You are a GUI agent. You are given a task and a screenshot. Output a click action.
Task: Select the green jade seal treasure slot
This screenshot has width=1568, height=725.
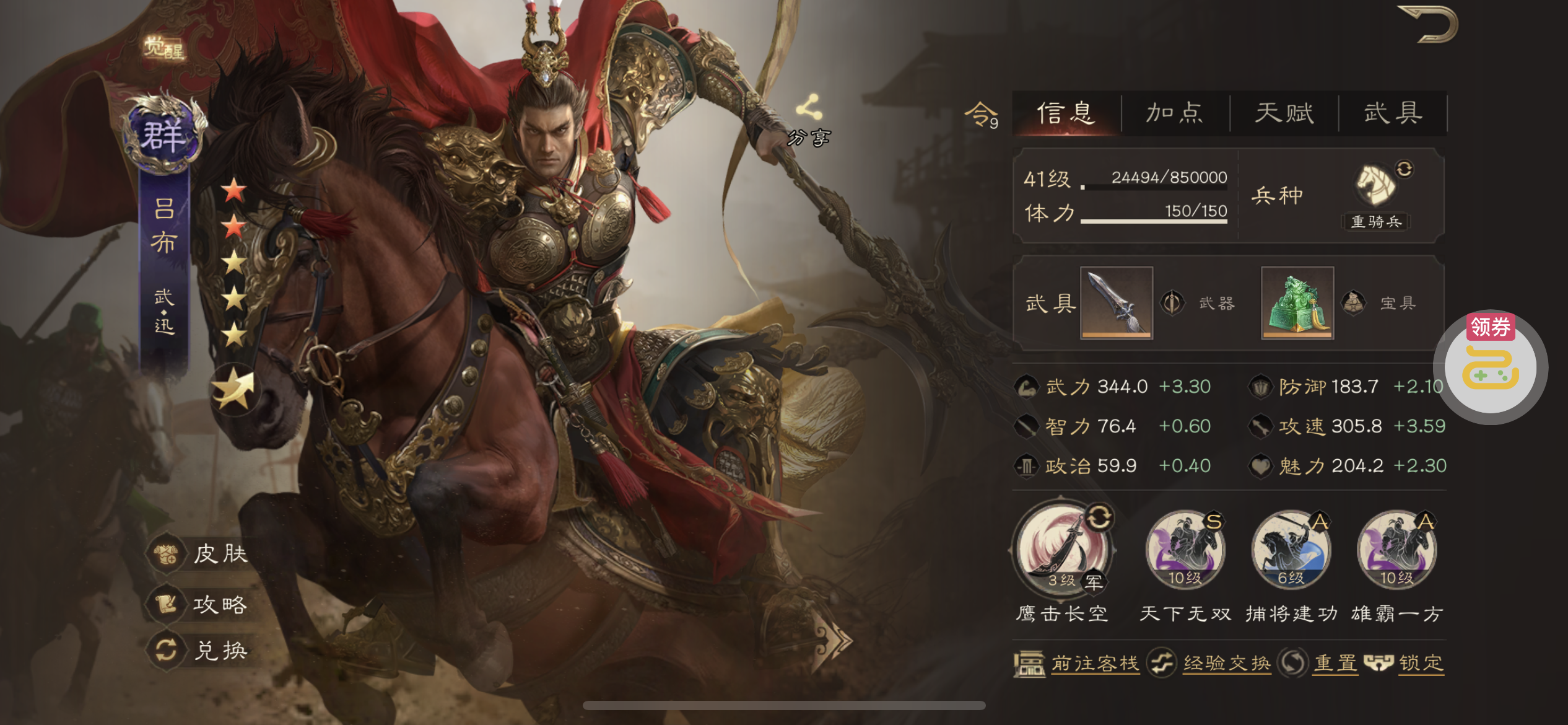pyautogui.click(x=1297, y=302)
